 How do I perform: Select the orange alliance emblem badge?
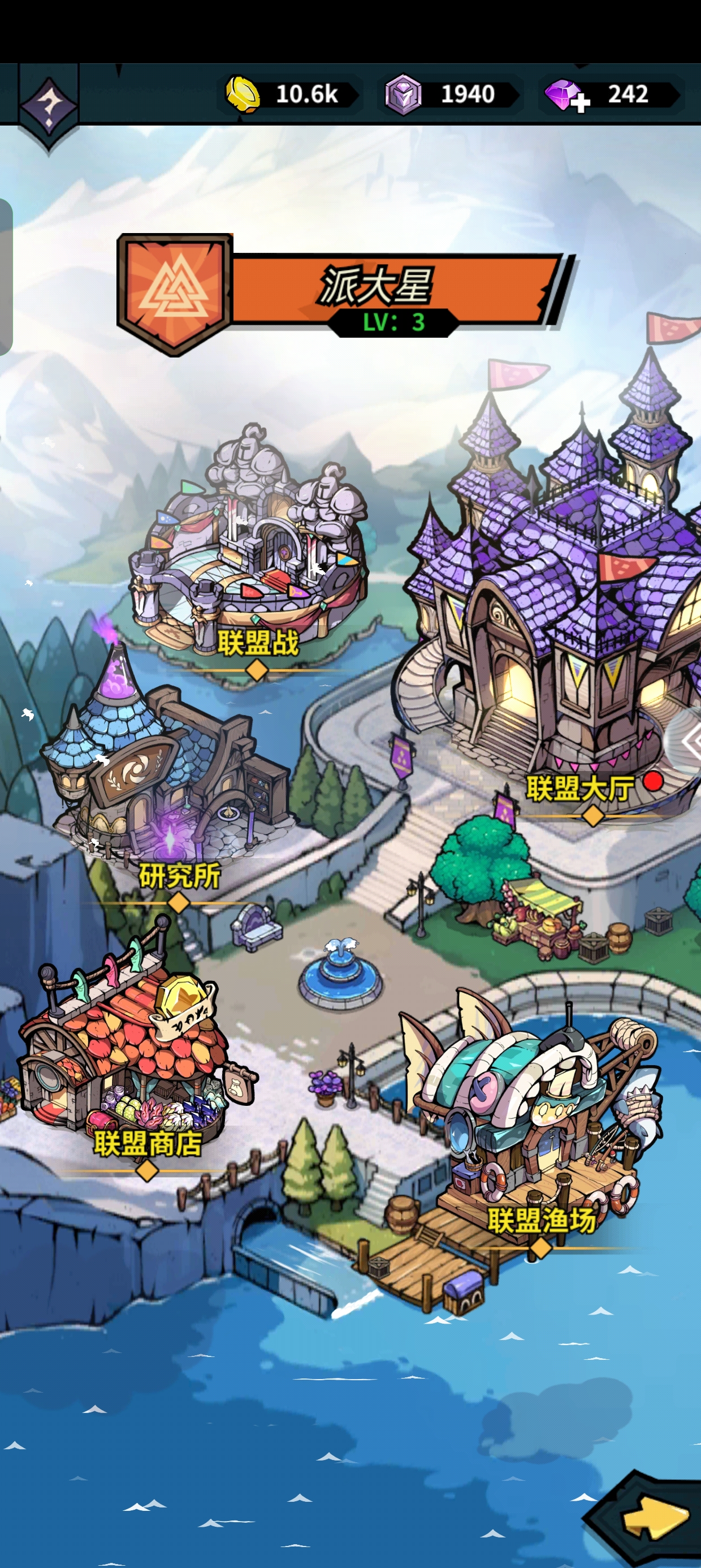175,293
